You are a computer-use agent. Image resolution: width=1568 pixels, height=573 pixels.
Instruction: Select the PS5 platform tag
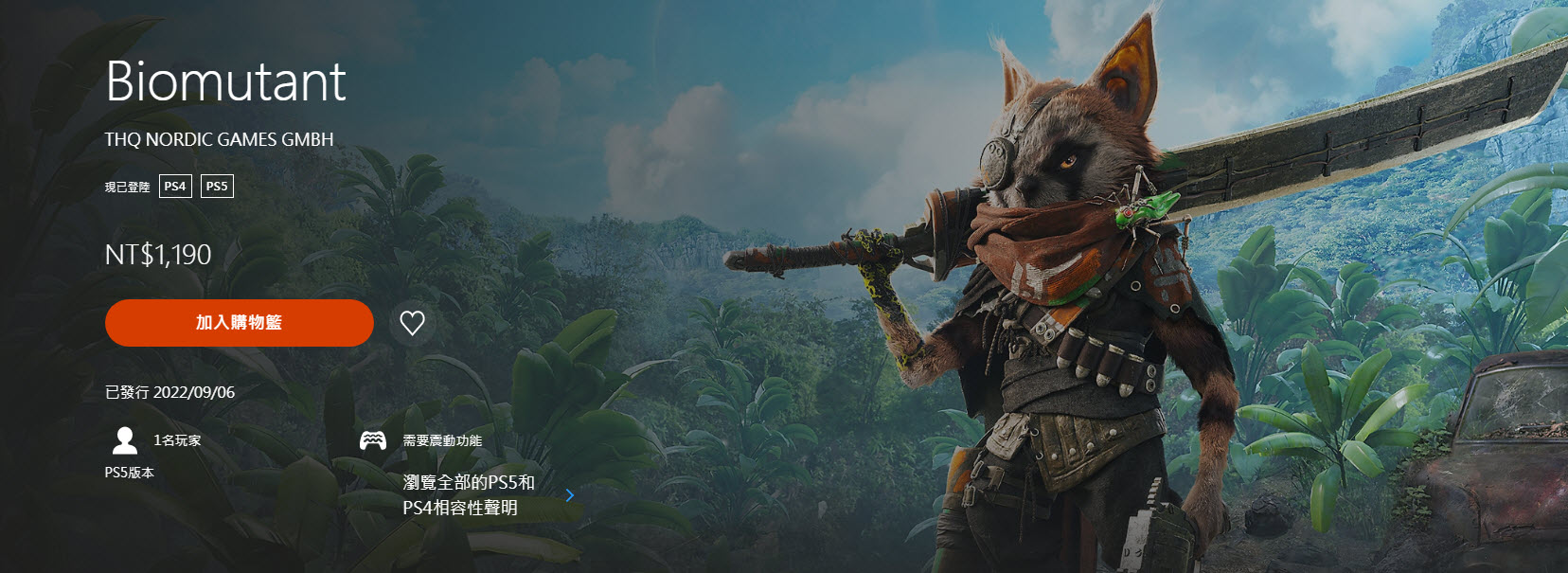click(217, 187)
